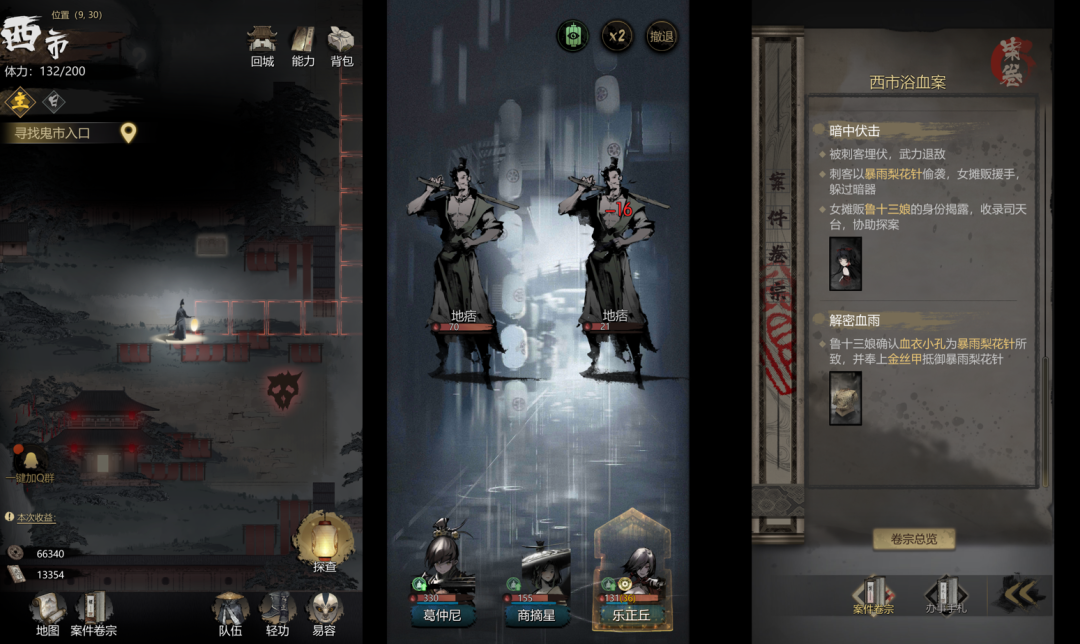Open the 背包 backpack
The height and width of the screenshot is (644, 1080).
pos(342,45)
